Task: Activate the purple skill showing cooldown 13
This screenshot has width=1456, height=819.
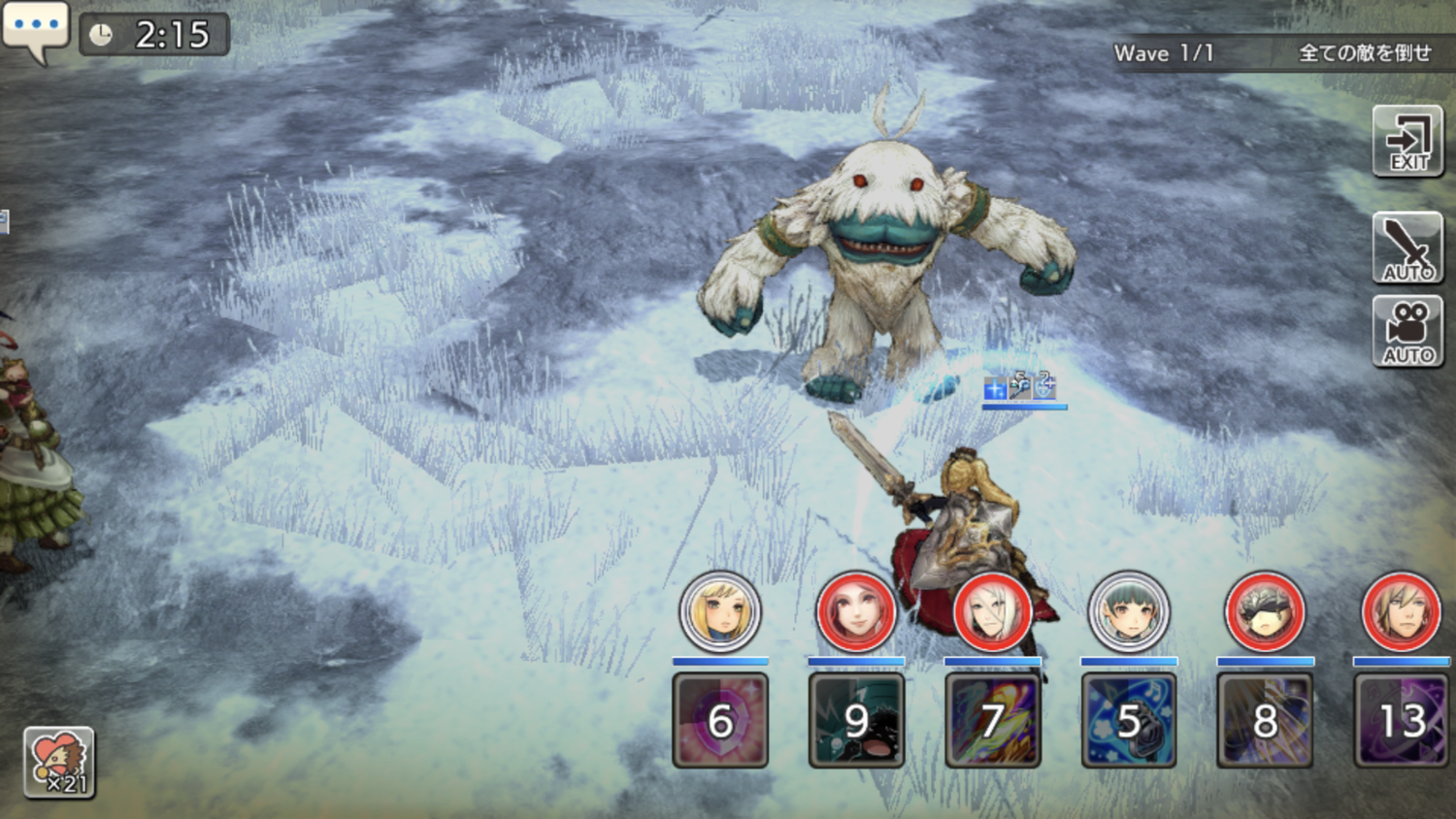Action: click(x=1402, y=720)
